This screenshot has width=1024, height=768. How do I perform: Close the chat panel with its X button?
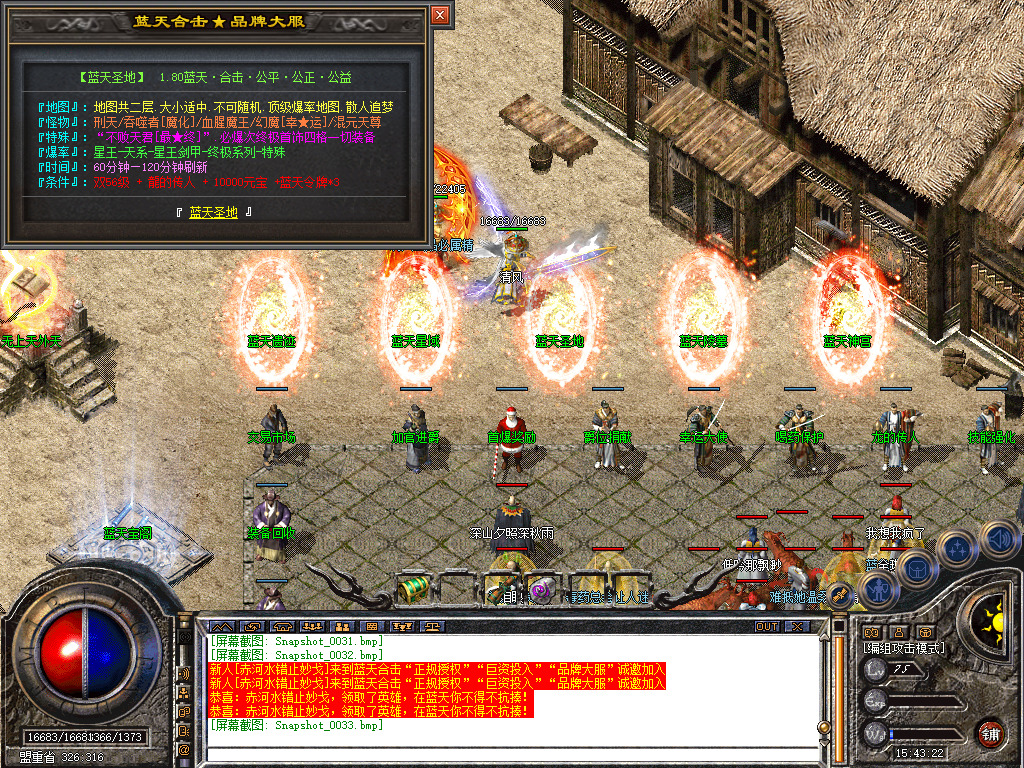click(796, 626)
